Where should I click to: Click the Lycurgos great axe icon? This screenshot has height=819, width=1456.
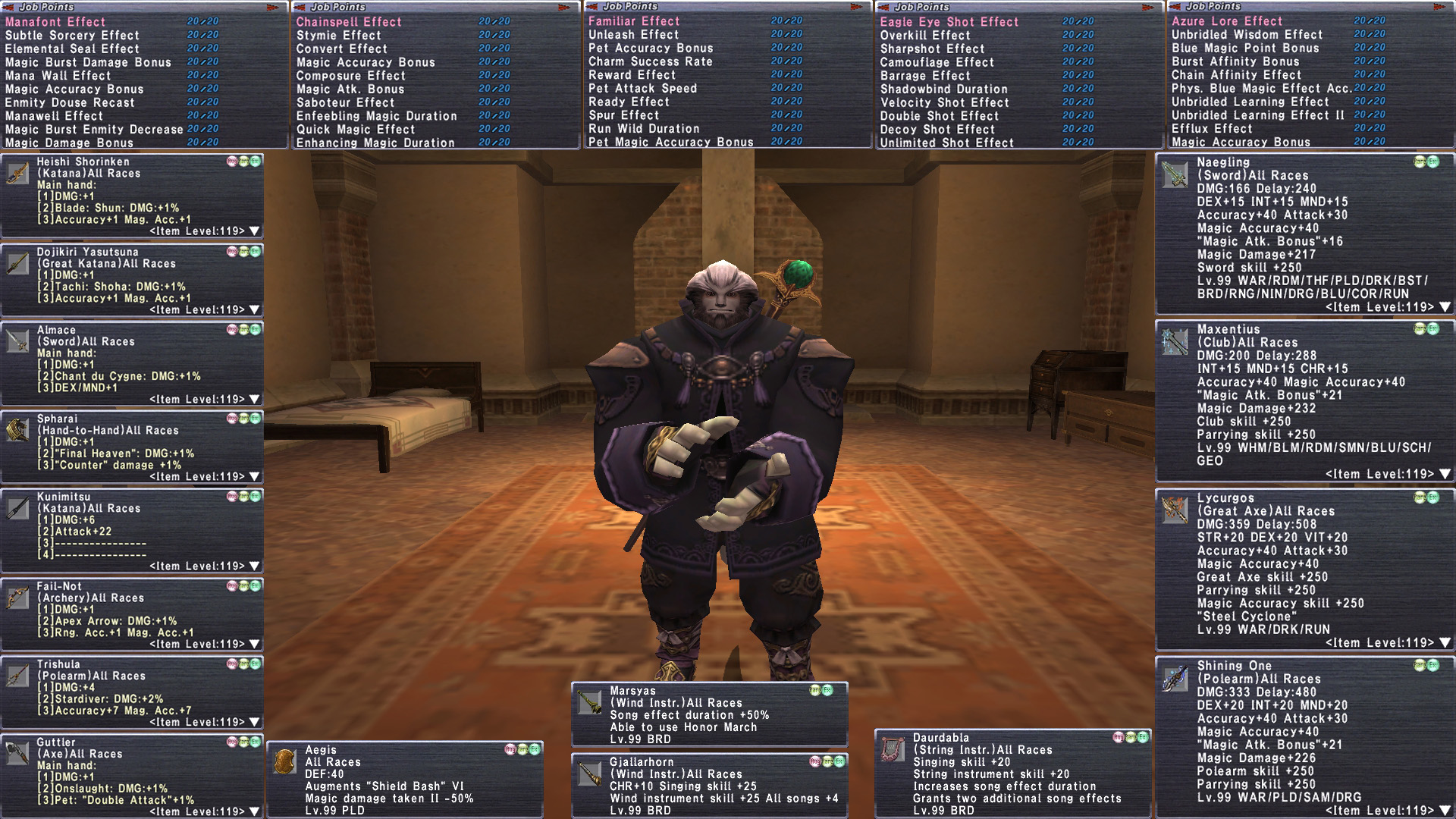(x=1175, y=510)
